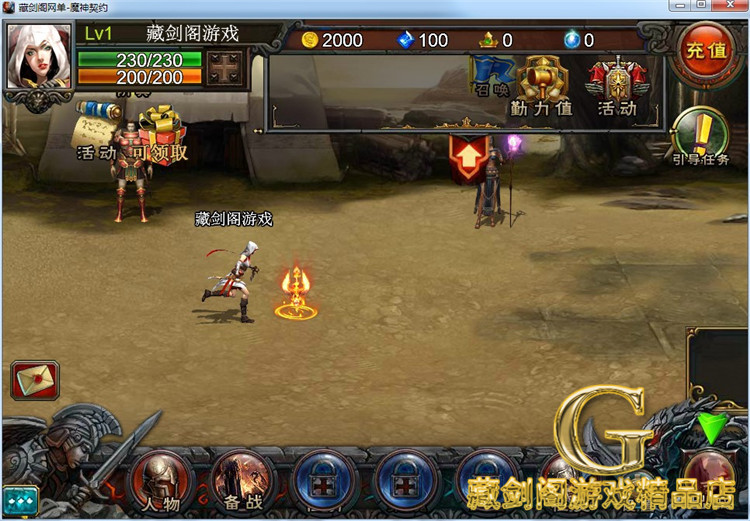Click the teal chat button in bottom bar
750x521 pixels.
click(19, 499)
